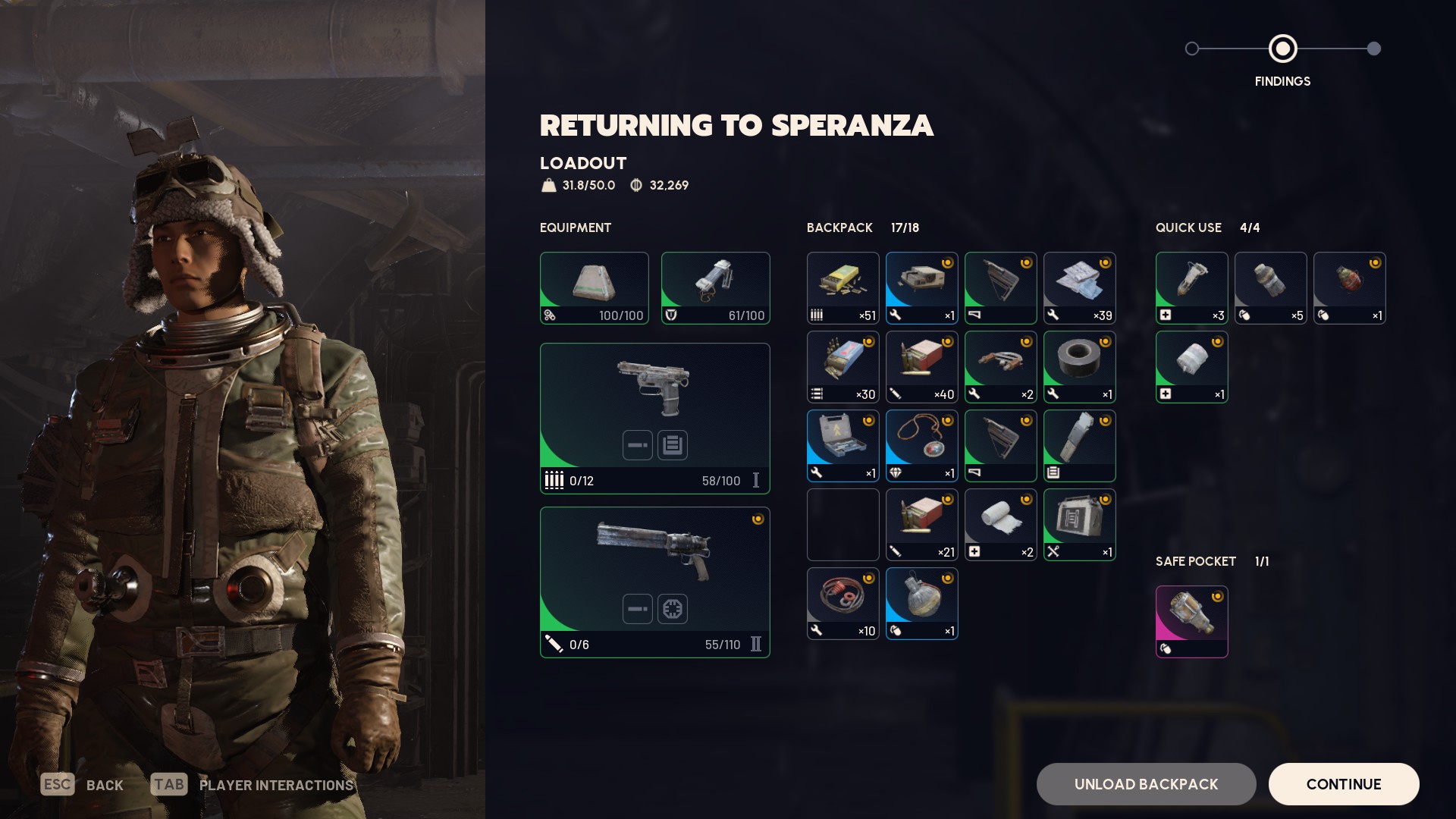Screen dimensions: 1456x819
Task: Select the red grenade quick use slot
Action: (x=1349, y=288)
